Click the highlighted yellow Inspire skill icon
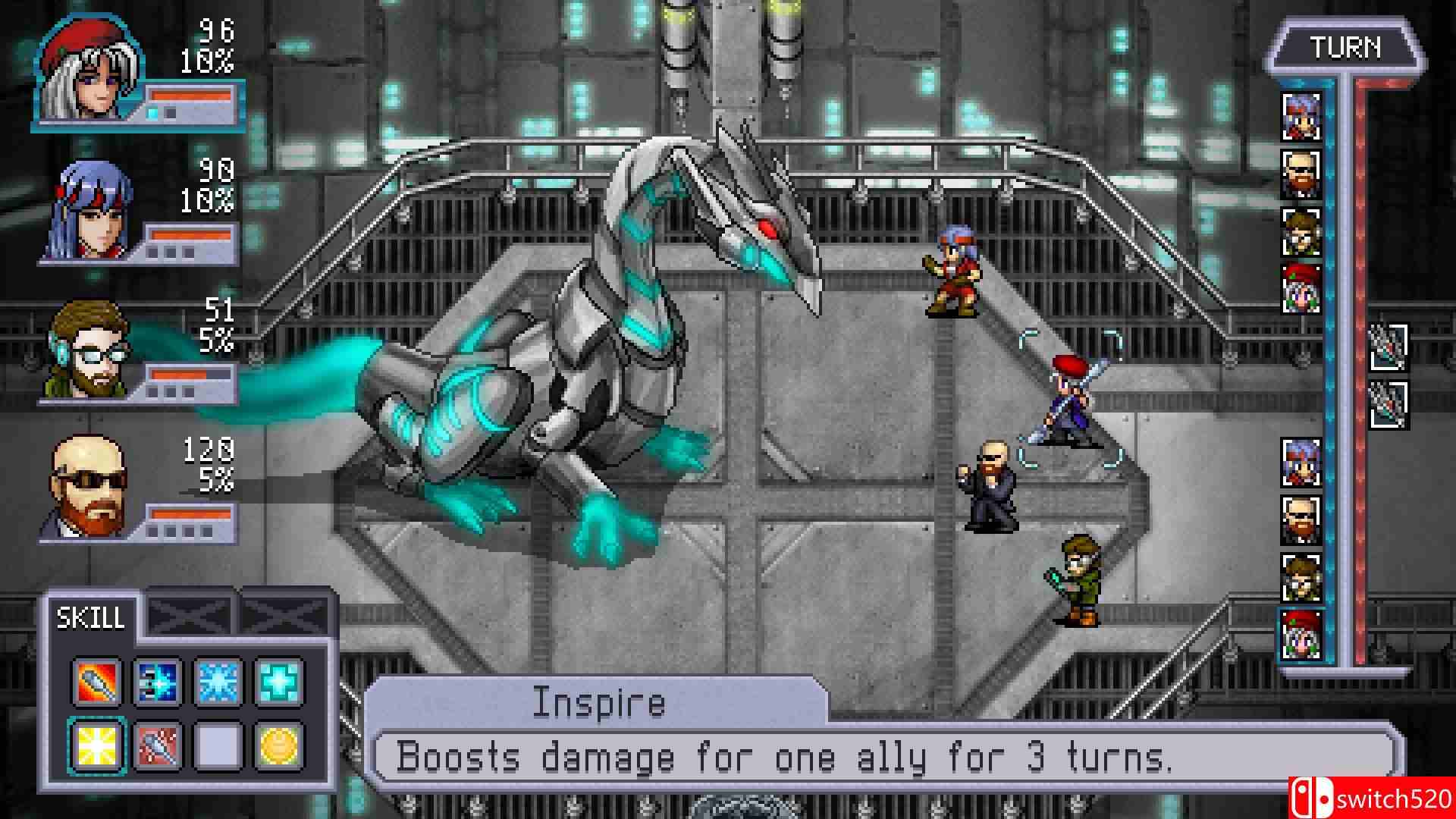 tap(96, 745)
